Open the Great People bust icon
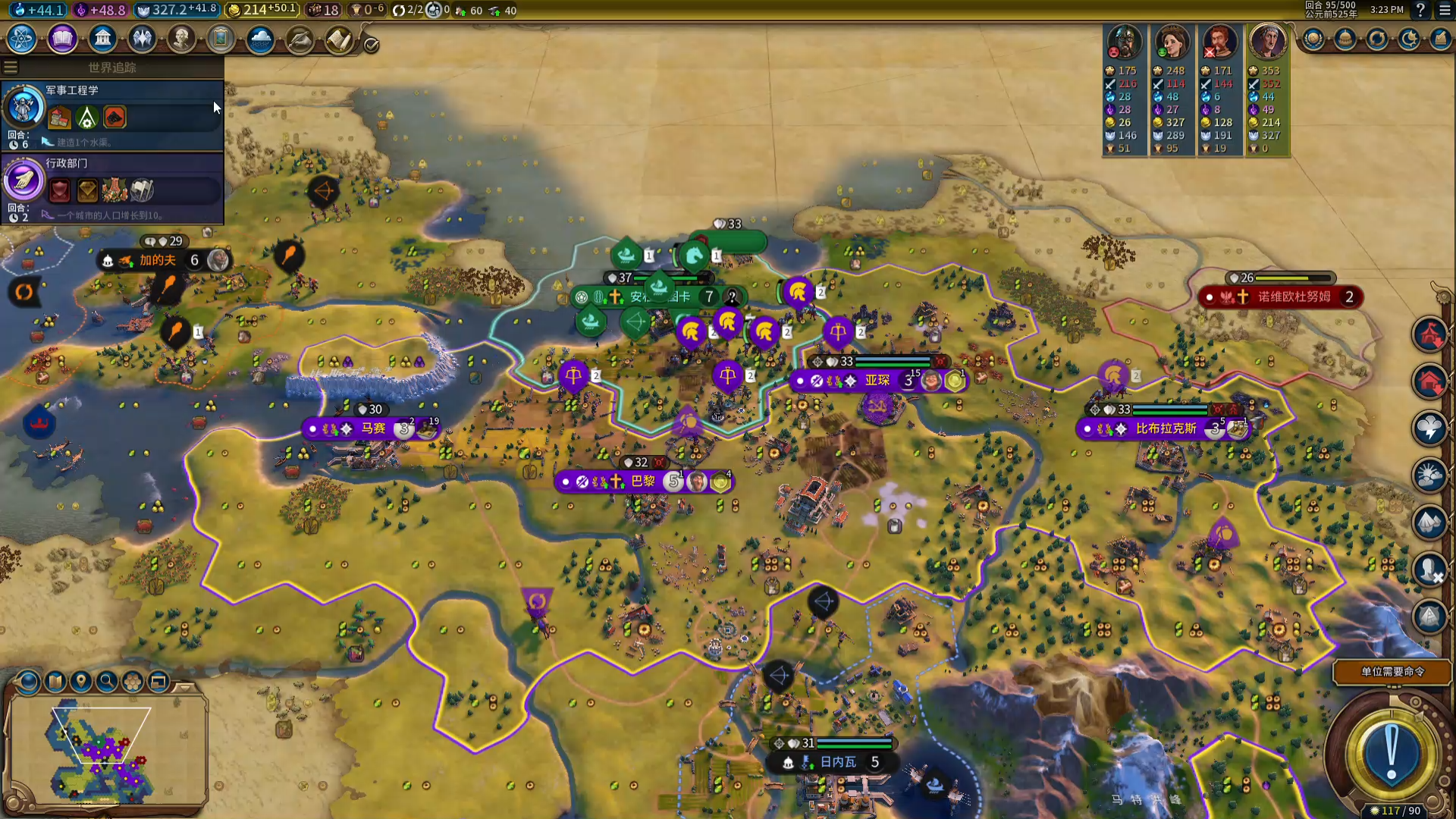 181,39
